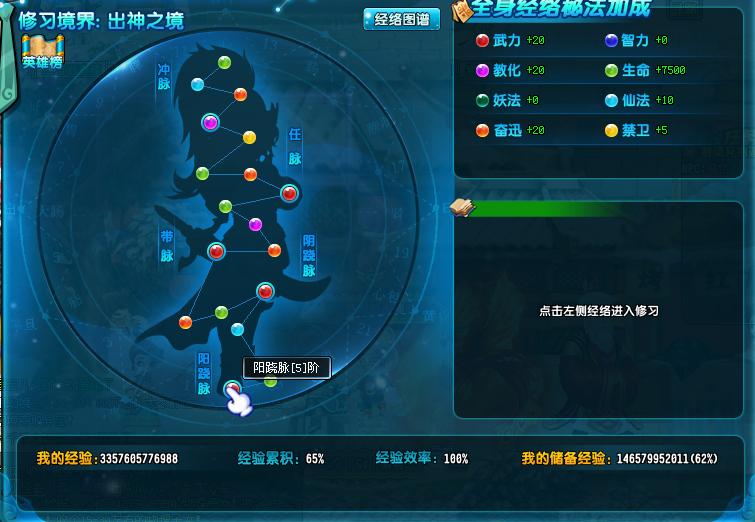Select the ringed red 阴跷脉 meridian node
The image size is (755, 522).
pyautogui.click(x=265, y=291)
